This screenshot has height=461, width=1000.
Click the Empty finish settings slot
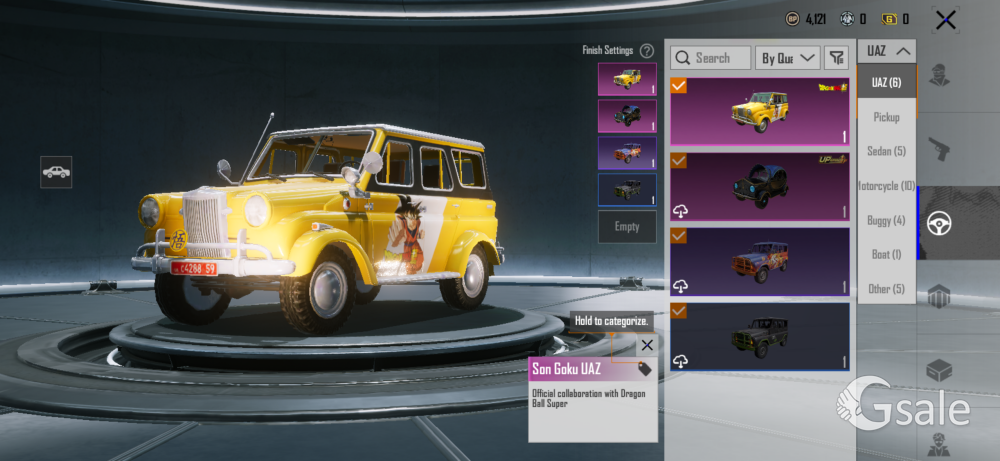(627, 227)
